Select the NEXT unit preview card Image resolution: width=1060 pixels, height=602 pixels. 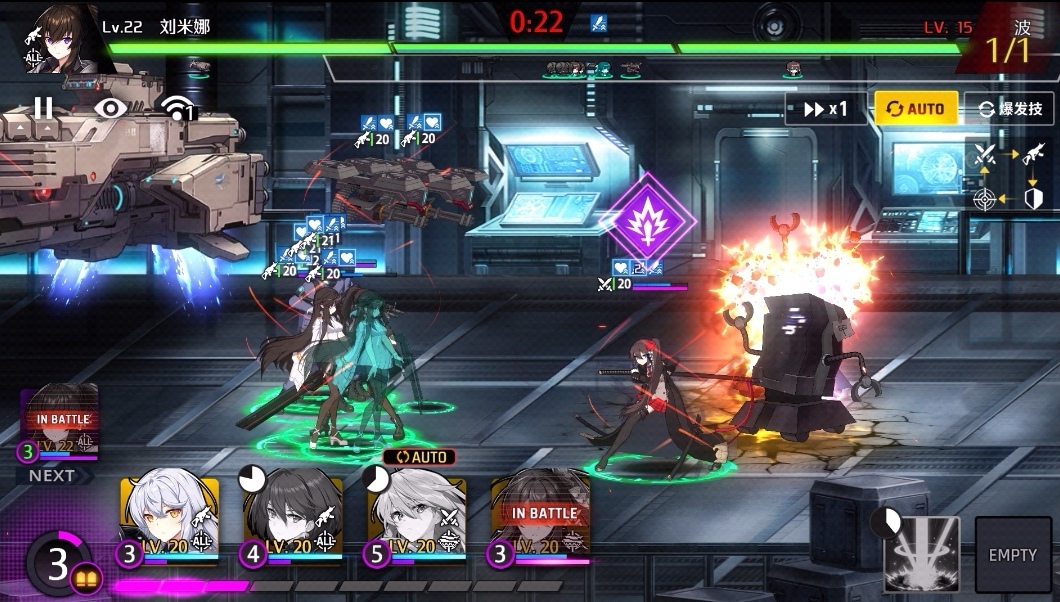pos(60,425)
